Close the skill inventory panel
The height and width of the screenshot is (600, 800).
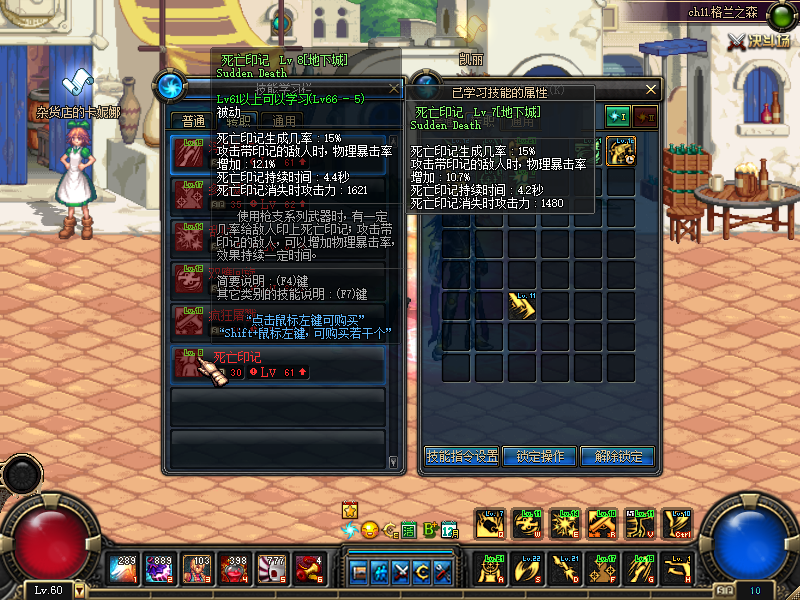point(651,89)
